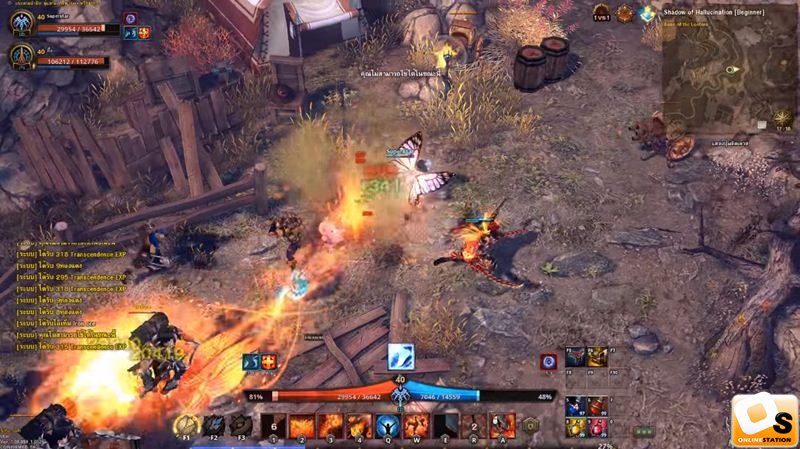Click the compass icon on the minimap
Image resolution: width=800 pixels, height=449 pixels.
coord(783,118)
